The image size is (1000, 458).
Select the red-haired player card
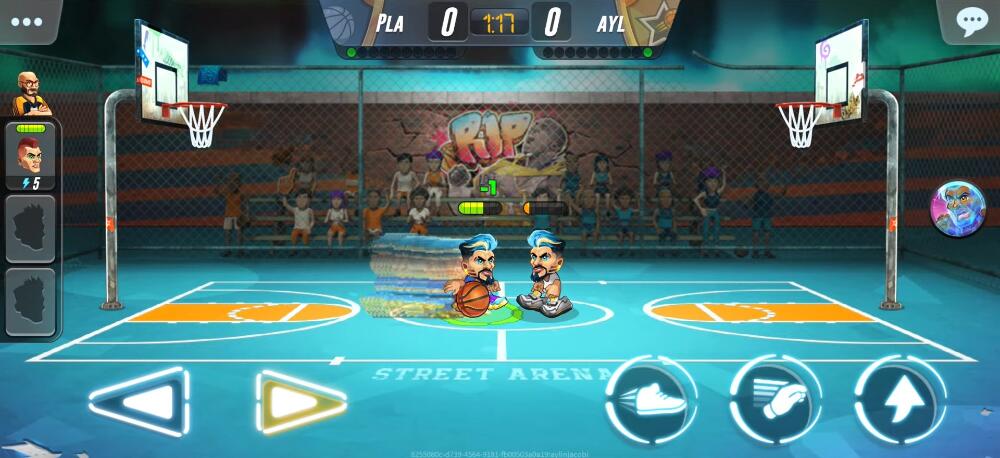tap(31, 158)
